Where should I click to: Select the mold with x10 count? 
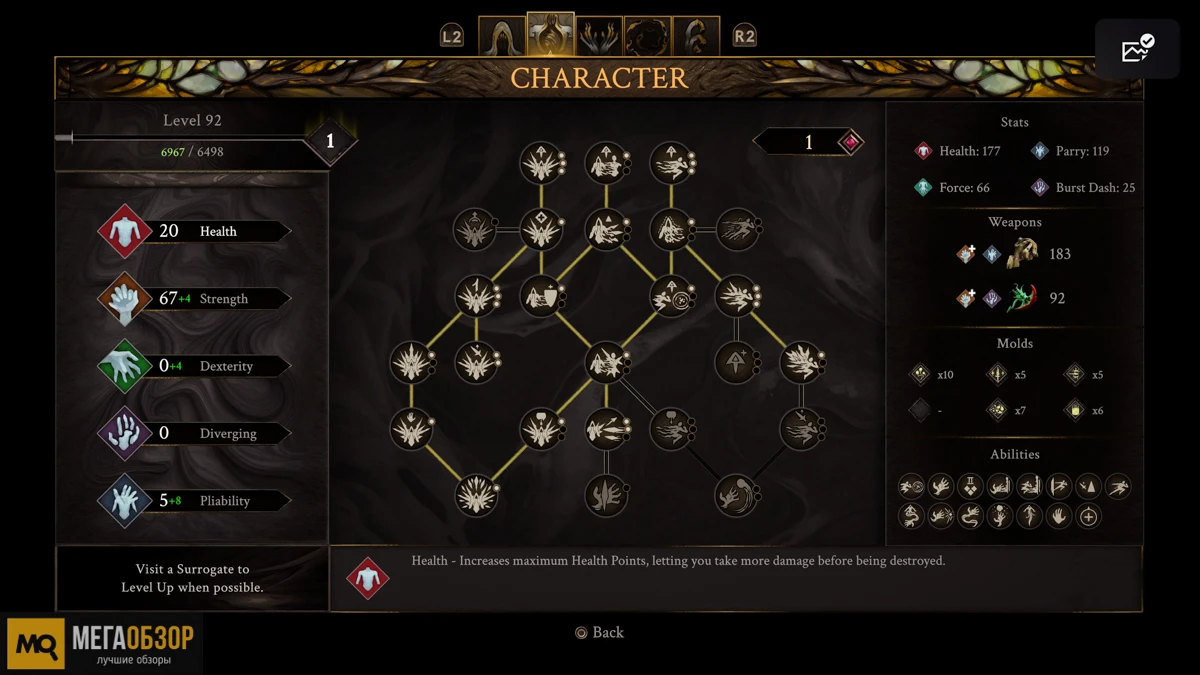coord(920,375)
